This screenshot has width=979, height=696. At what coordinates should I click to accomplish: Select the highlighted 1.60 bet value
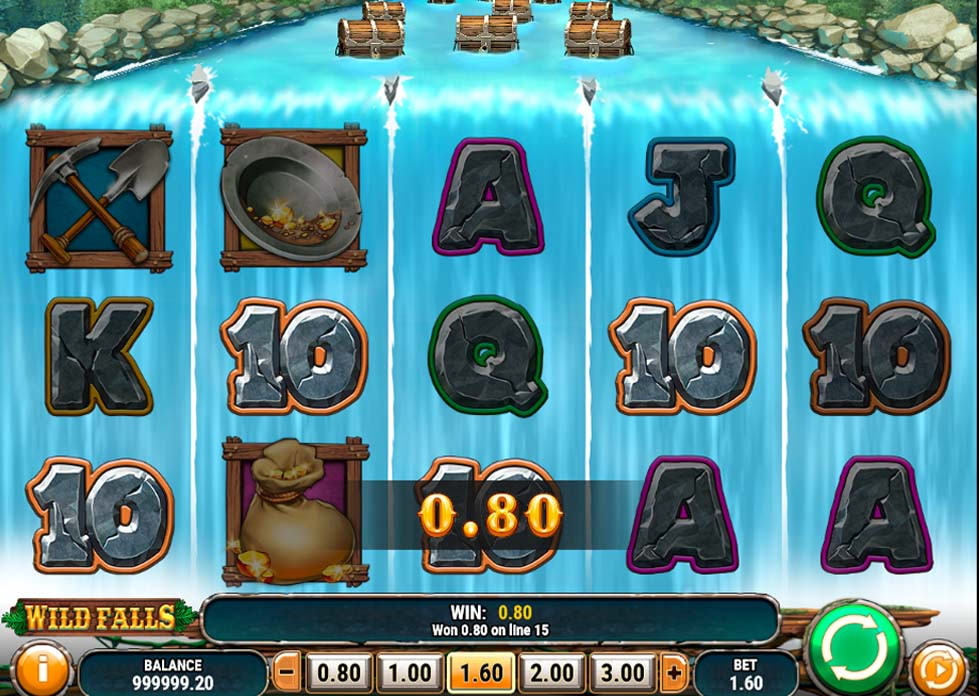pos(481,672)
